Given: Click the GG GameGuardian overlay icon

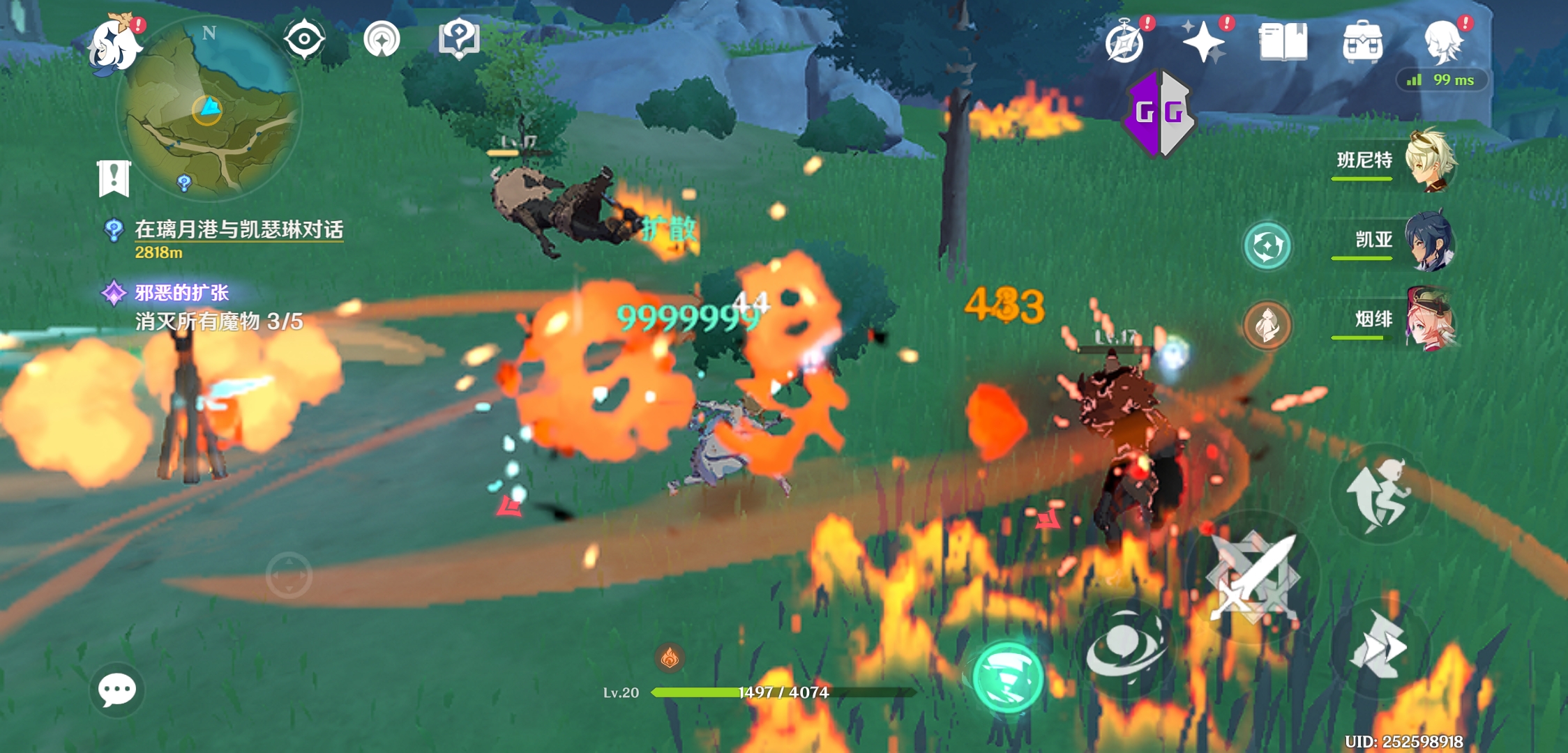Looking at the screenshot, I should [1159, 113].
